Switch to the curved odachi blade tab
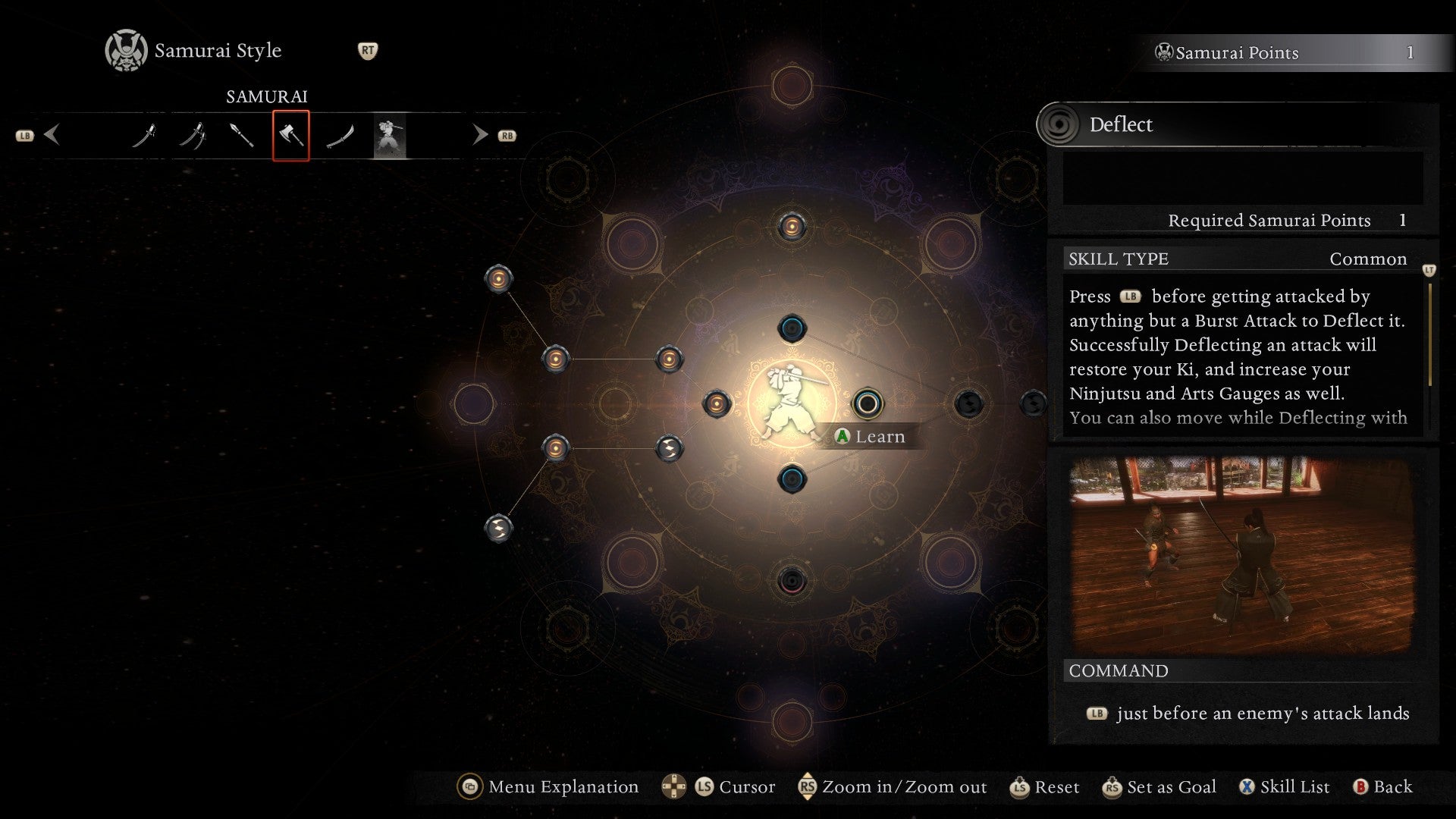 coord(340,136)
